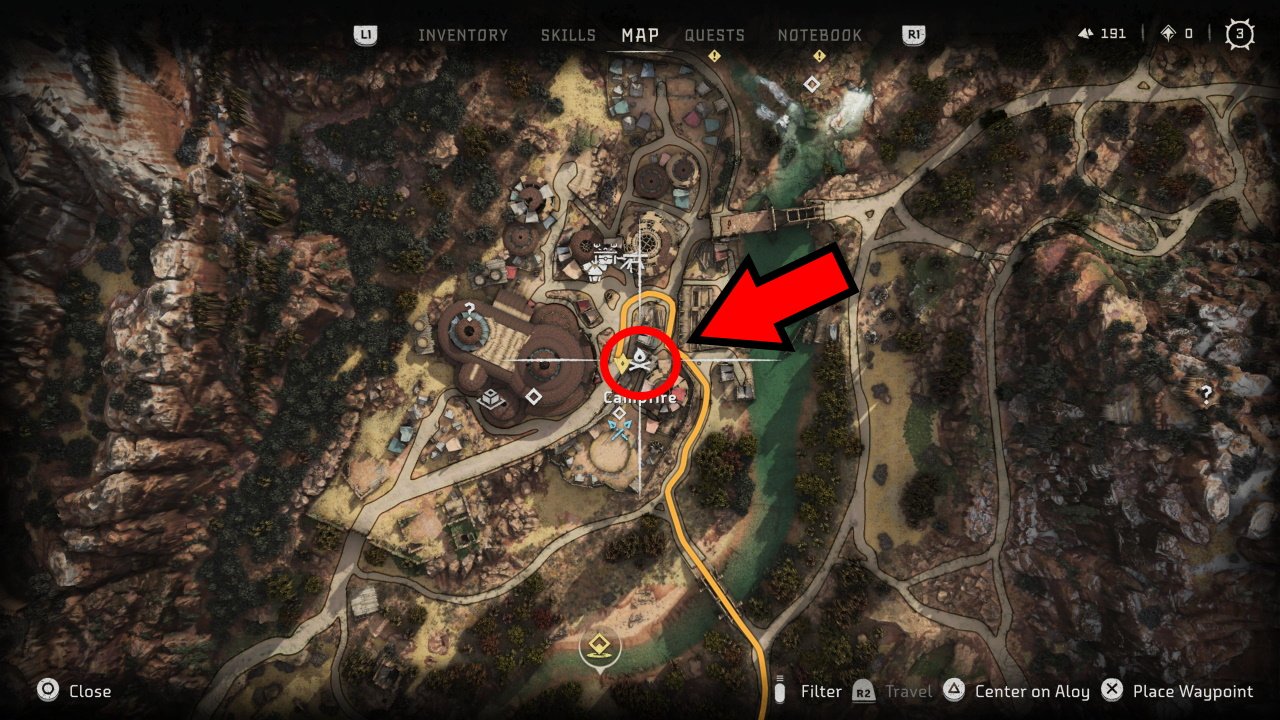Viewport: 1280px width, 720px height.
Task: Click the stacked-cube stash marker
Action: (x=491, y=399)
